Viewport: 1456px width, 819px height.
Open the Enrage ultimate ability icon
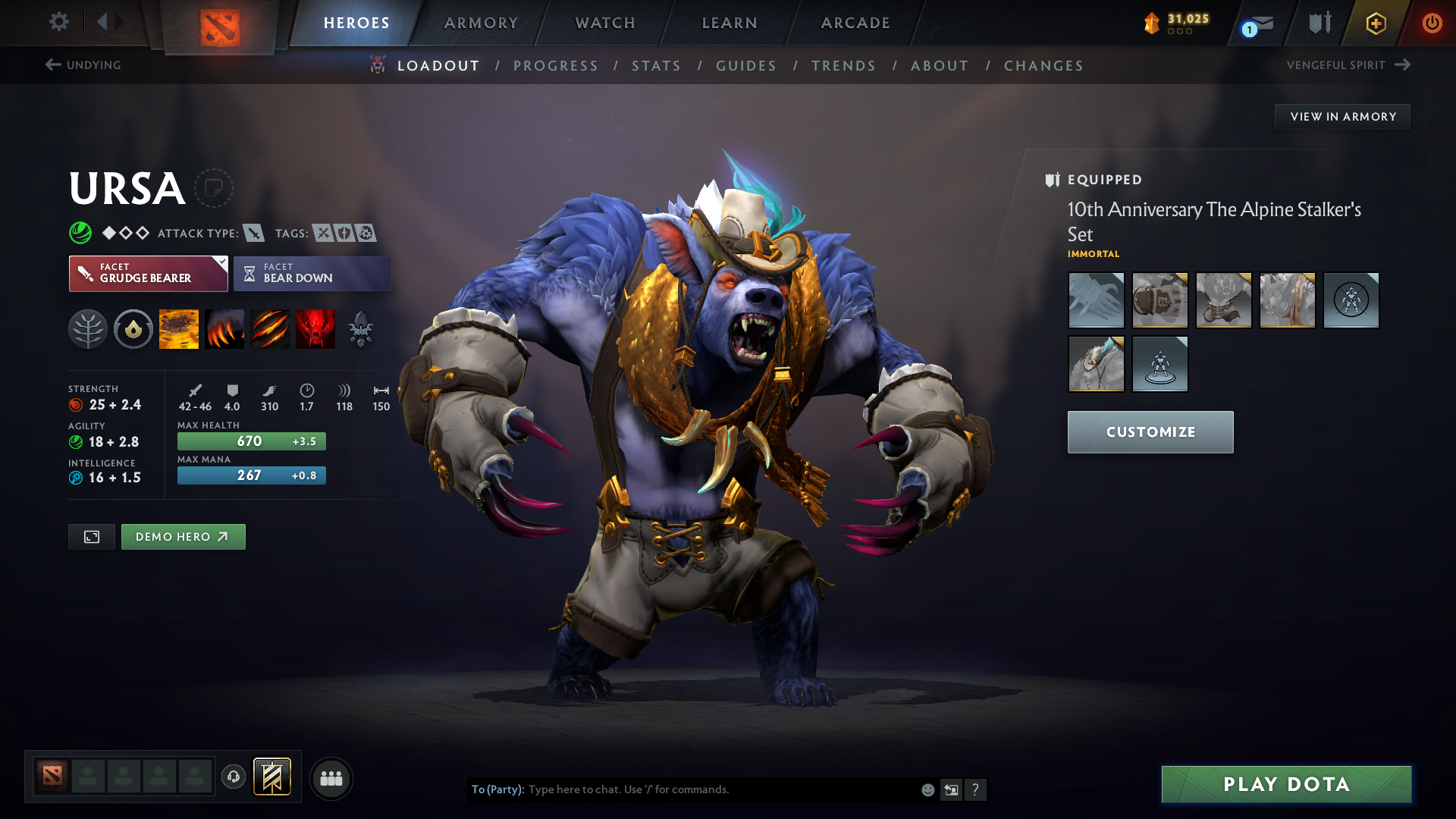coord(315,328)
